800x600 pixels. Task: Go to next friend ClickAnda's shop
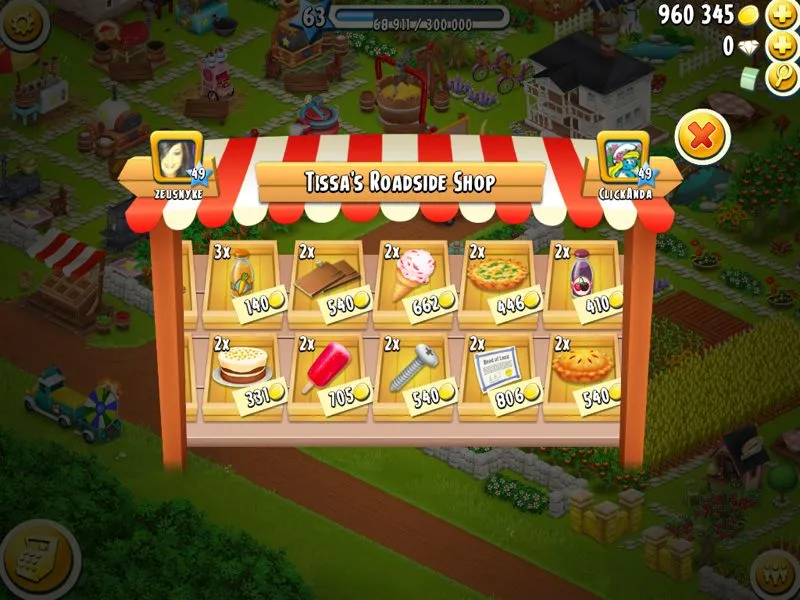pos(623,163)
